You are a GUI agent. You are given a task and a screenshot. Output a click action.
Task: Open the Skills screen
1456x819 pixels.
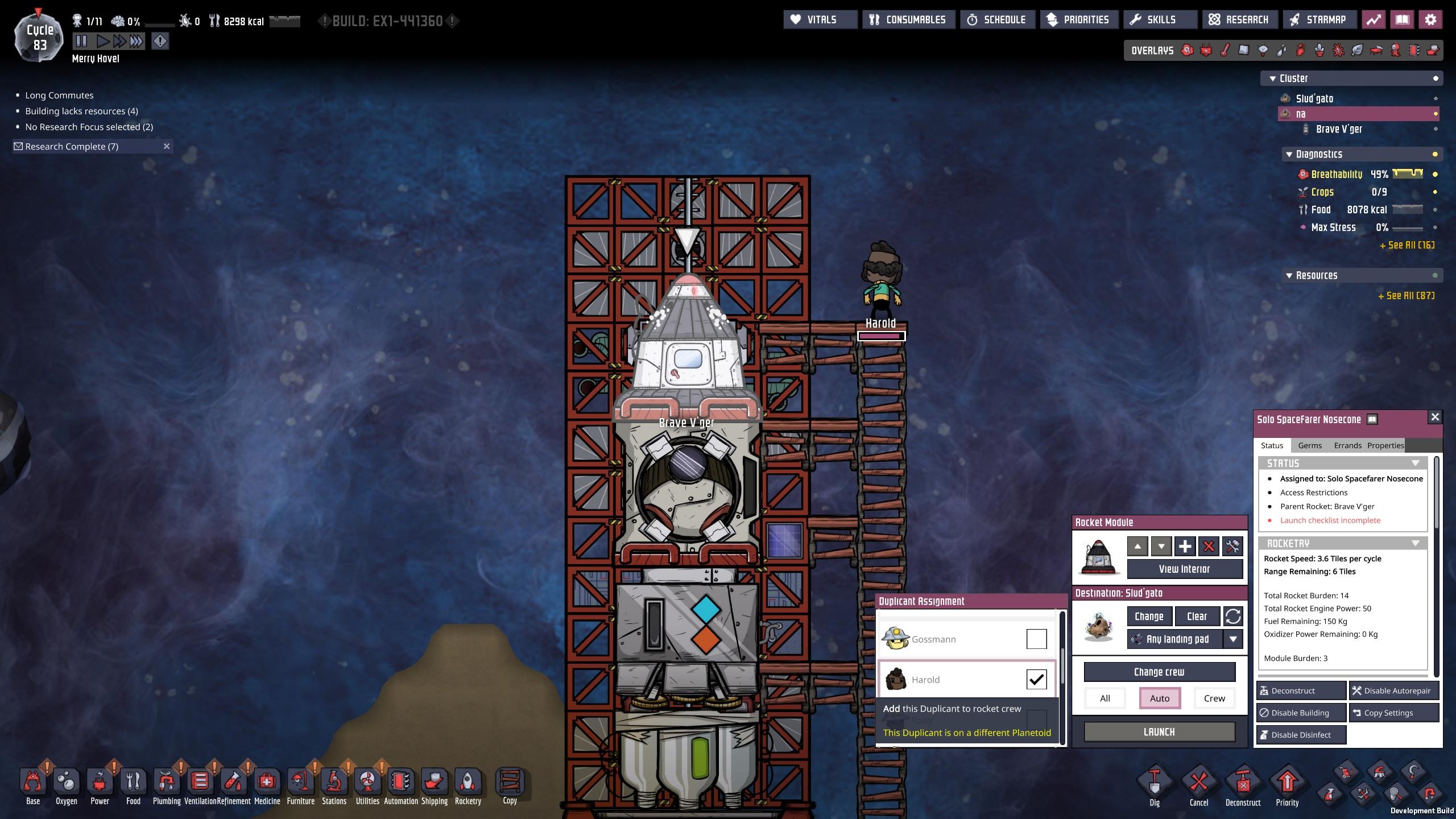coord(1153,20)
